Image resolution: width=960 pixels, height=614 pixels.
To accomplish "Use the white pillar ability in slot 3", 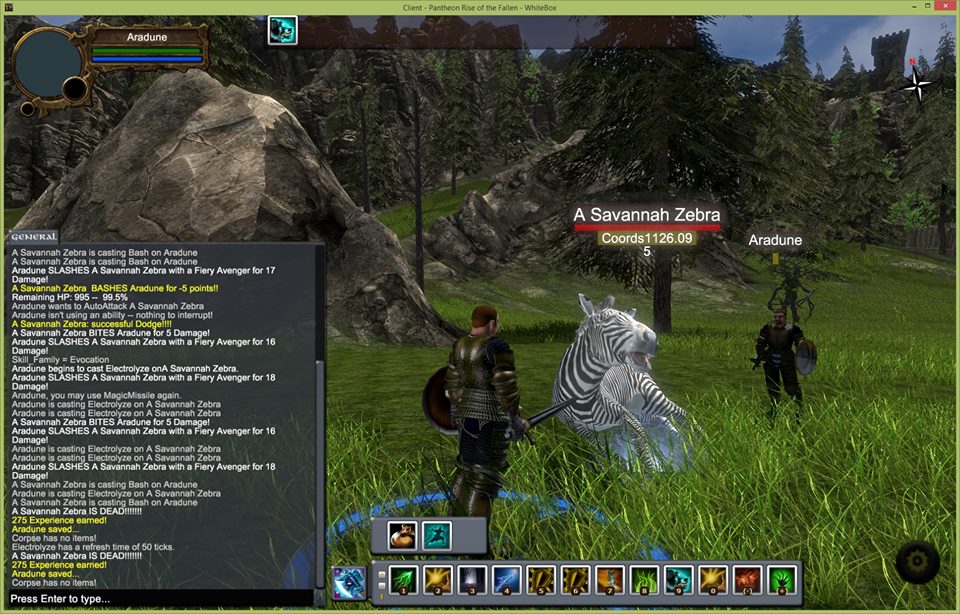I will click(472, 579).
